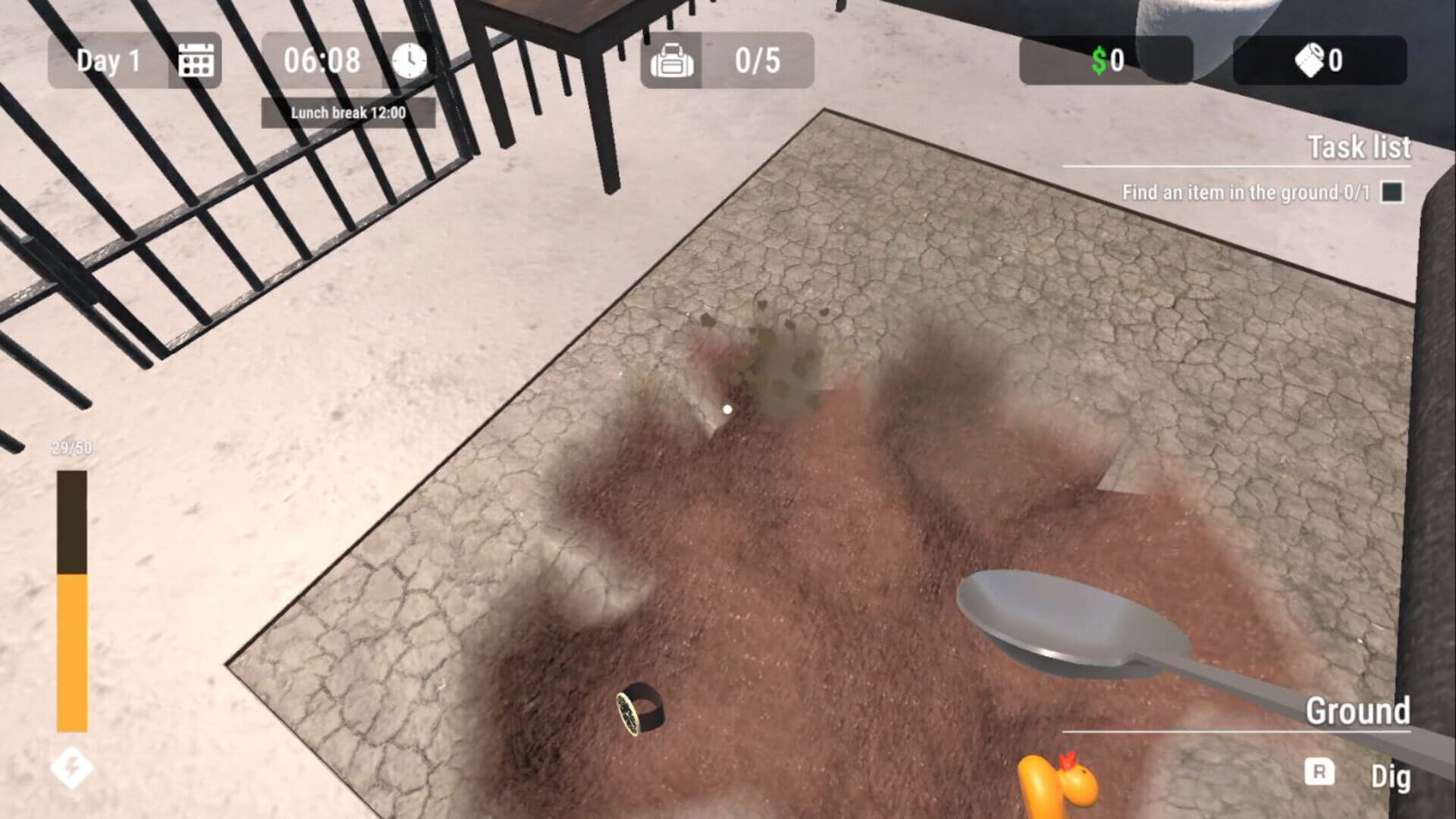Click the Lunch break 12:00 banner
Viewport: 1456px width, 819px height.
(348, 110)
